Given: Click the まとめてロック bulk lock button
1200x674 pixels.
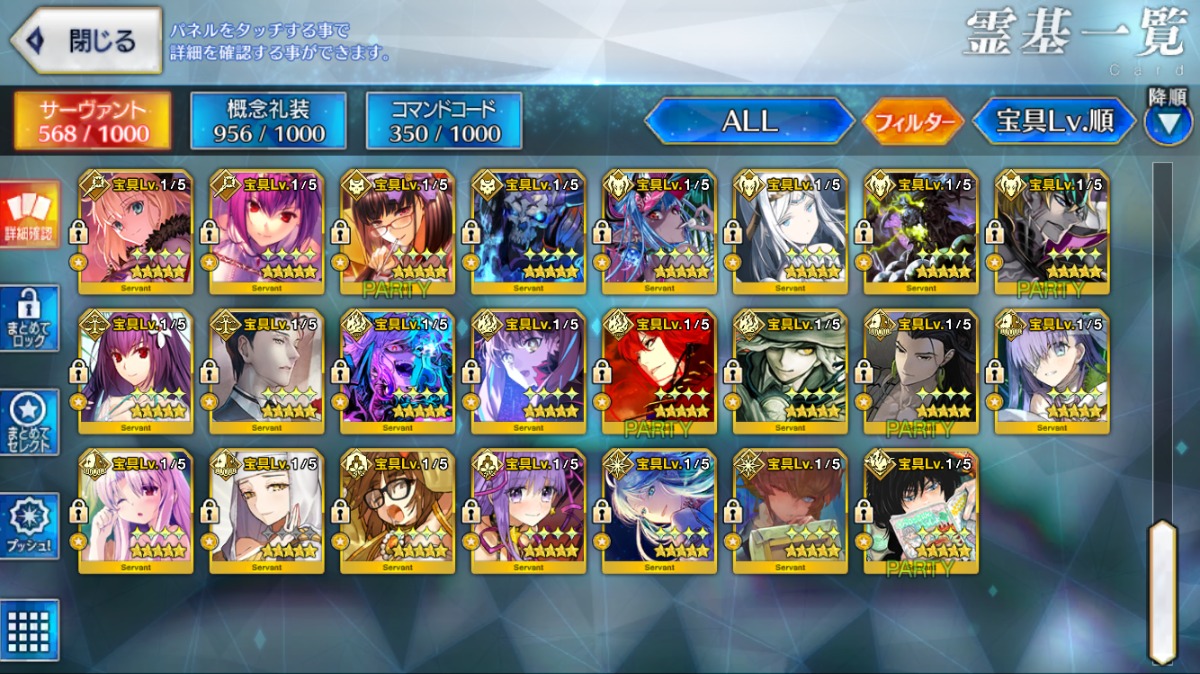Looking at the screenshot, I should pyautogui.click(x=30, y=319).
